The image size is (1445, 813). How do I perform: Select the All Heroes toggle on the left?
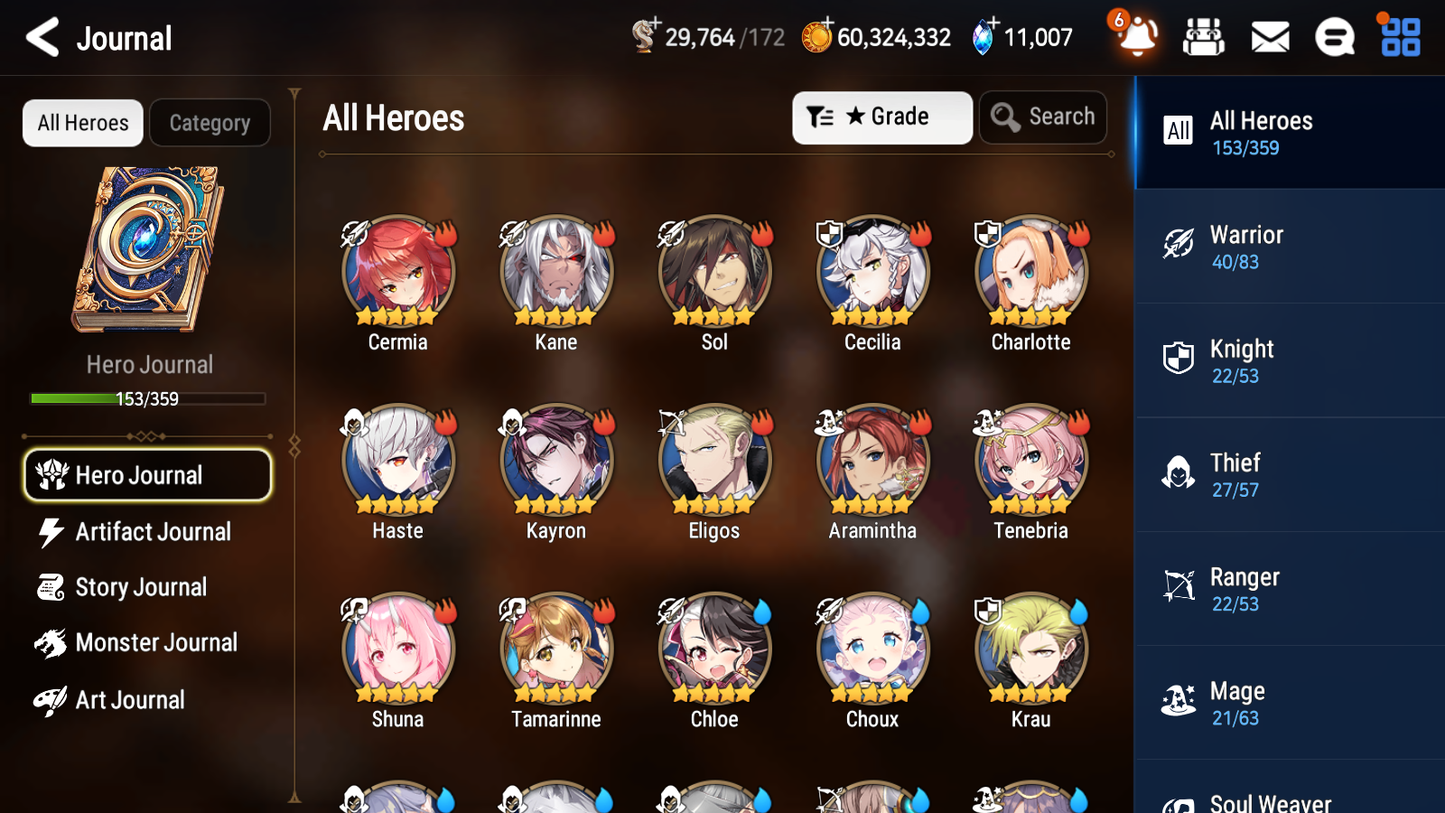pyautogui.click(x=82, y=122)
